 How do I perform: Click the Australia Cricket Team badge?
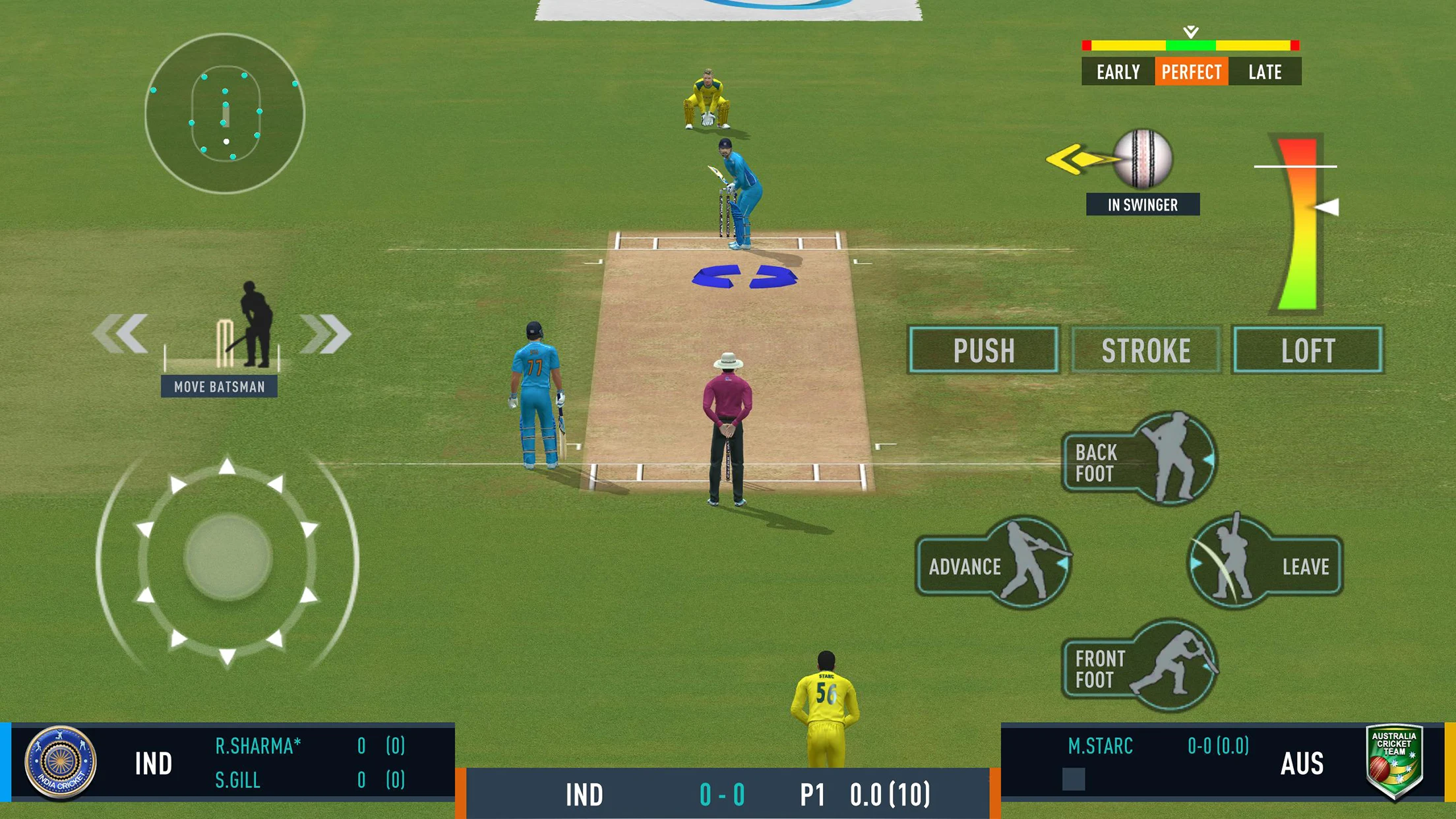coord(1394,761)
